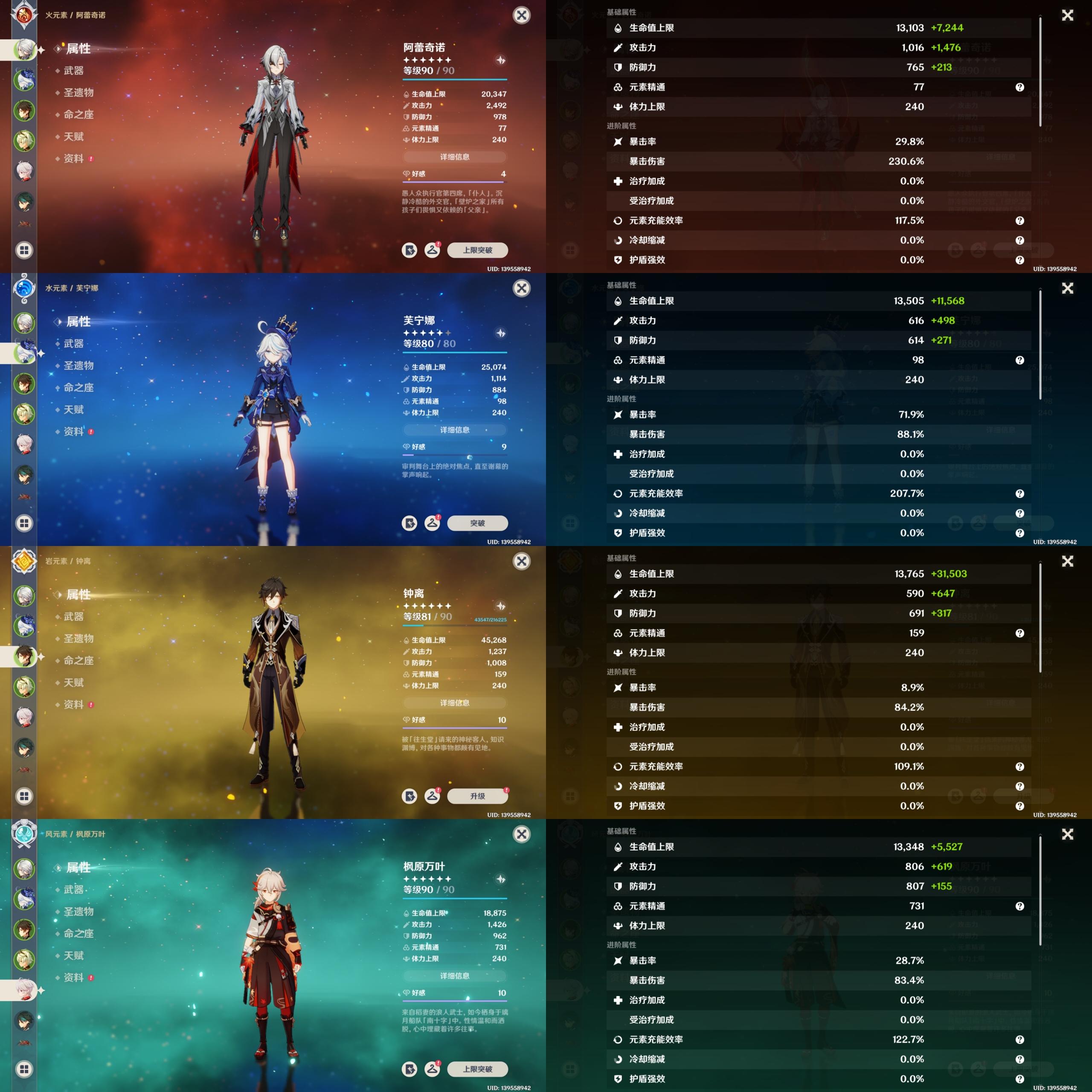Click the 升级 button for 钟离
Screen dimensions: 1092x1092
point(477,796)
